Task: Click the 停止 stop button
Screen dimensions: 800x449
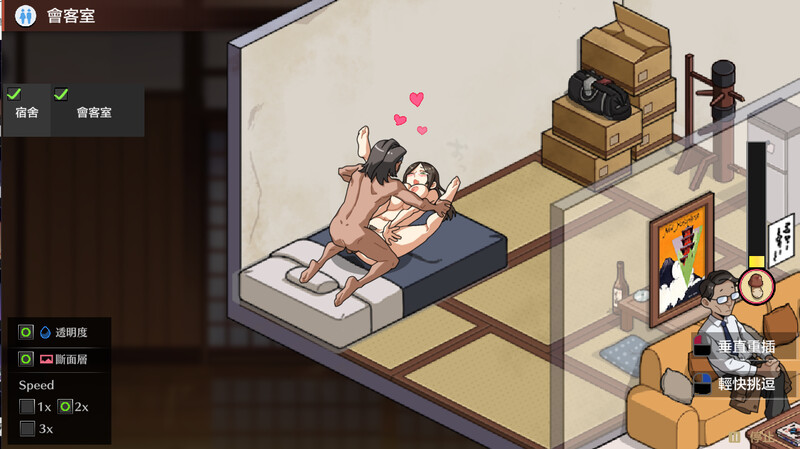Action: click(x=752, y=437)
